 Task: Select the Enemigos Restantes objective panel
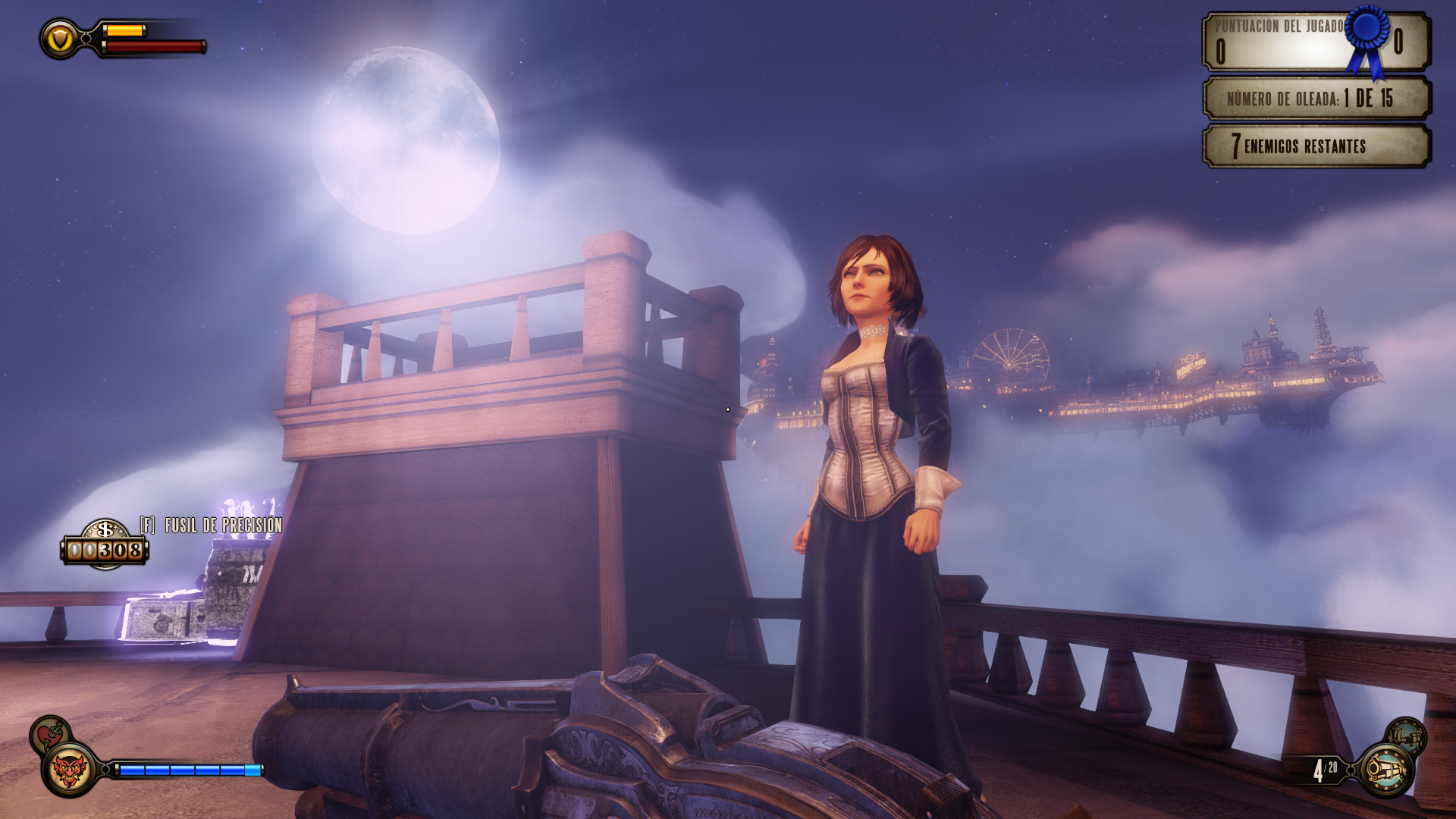[x=1316, y=146]
